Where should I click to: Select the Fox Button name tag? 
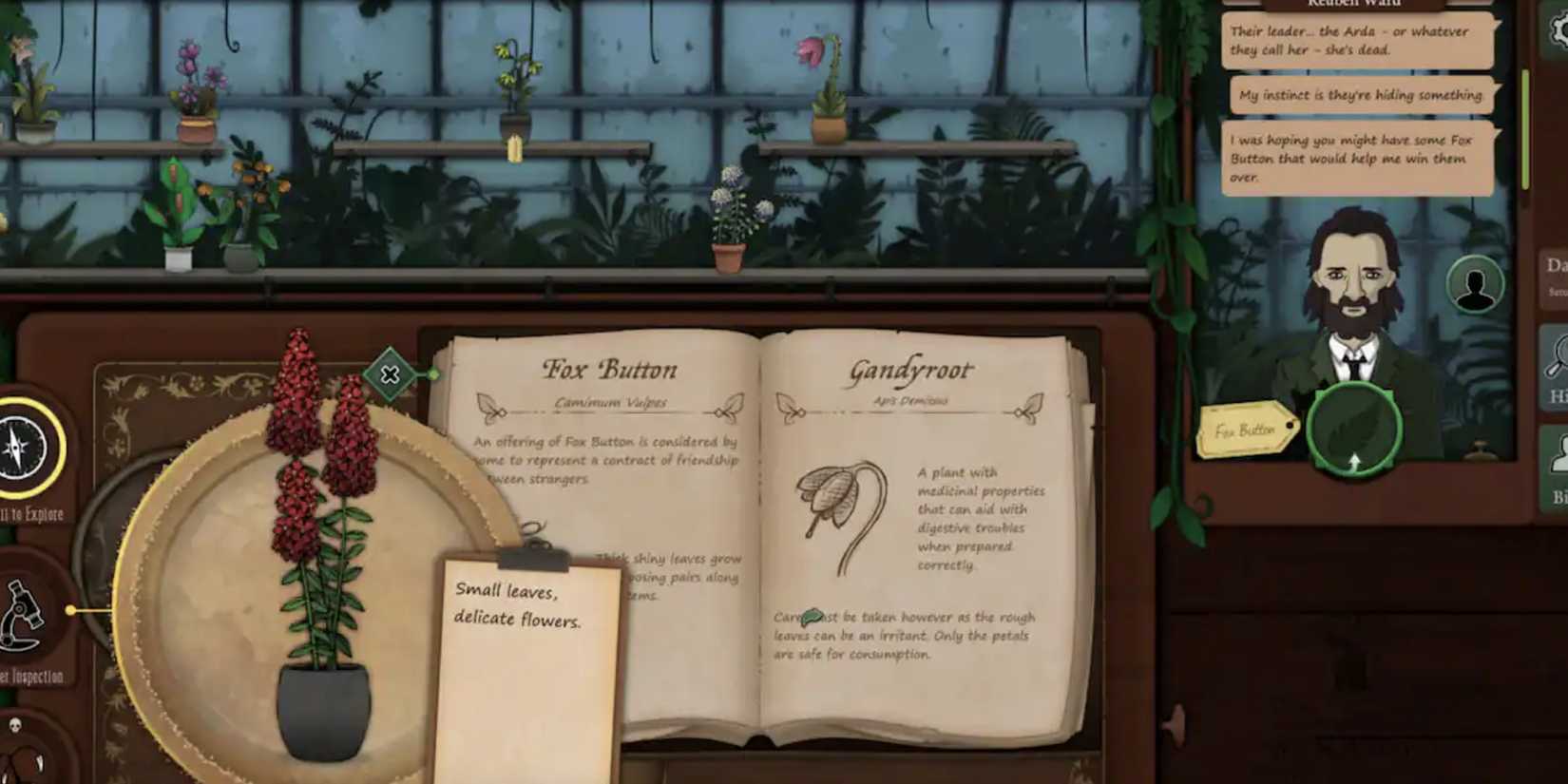tap(1246, 430)
